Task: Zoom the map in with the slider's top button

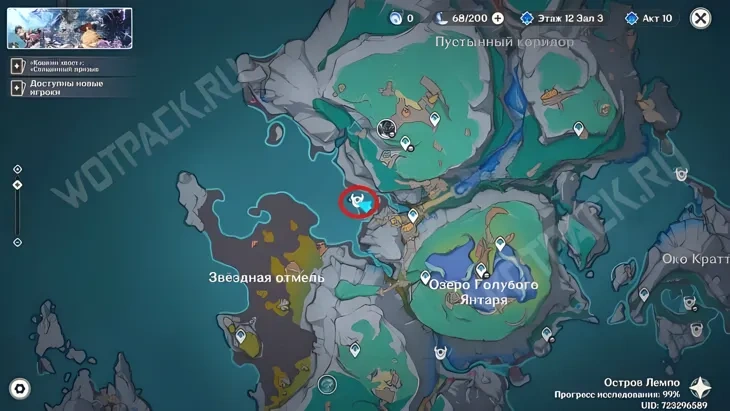Action: [17, 168]
